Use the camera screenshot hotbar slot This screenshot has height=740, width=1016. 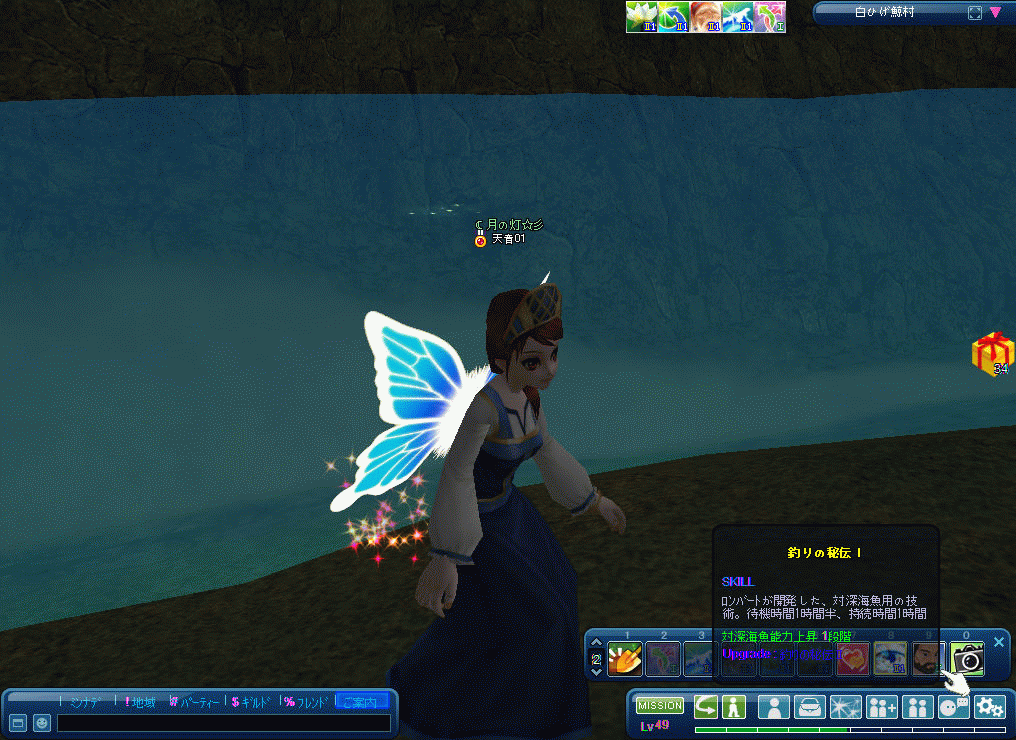(x=968, y=658)
